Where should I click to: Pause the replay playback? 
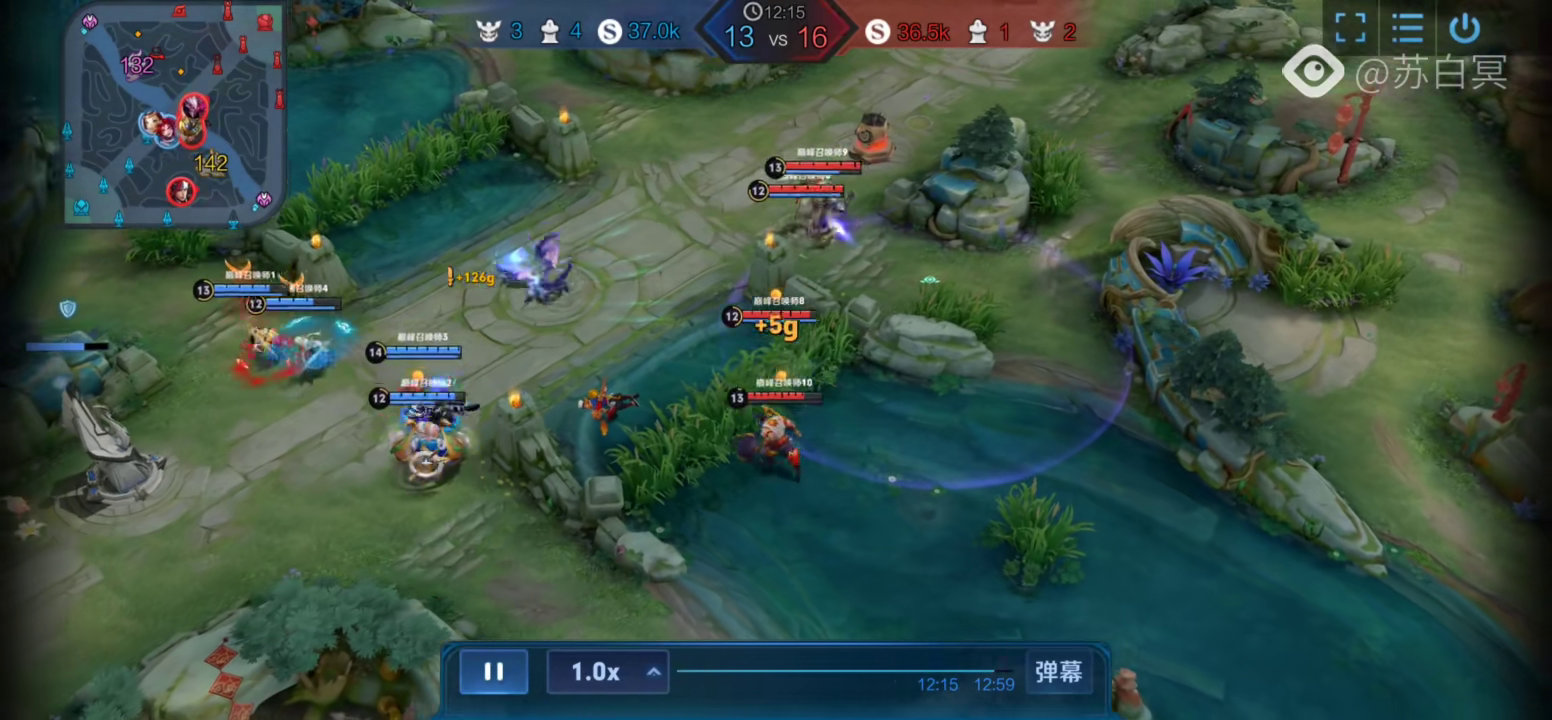pyautogui.click(x=493, y=672)
